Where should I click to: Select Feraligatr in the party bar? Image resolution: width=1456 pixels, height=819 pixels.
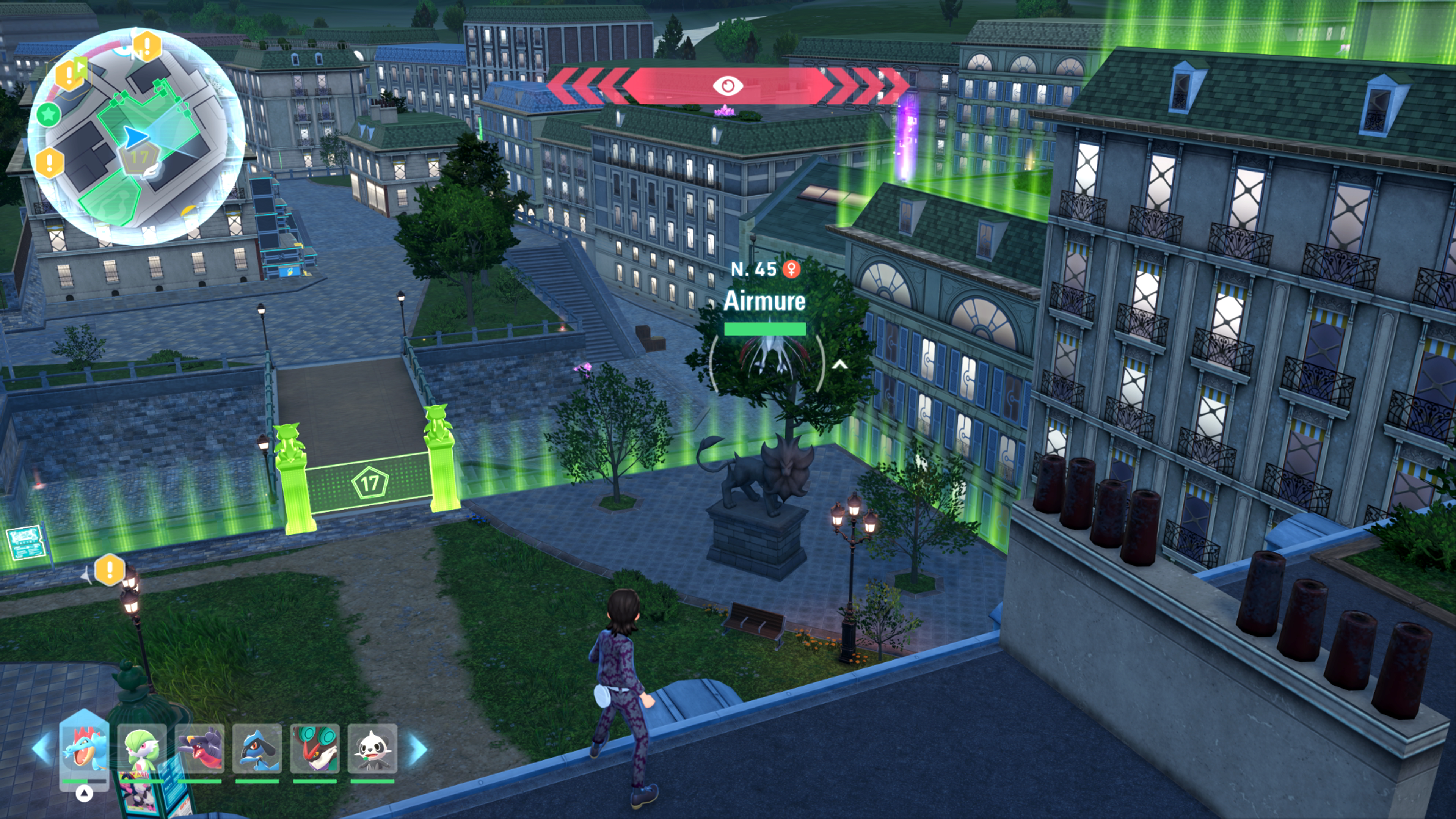[x=84, y=748]
